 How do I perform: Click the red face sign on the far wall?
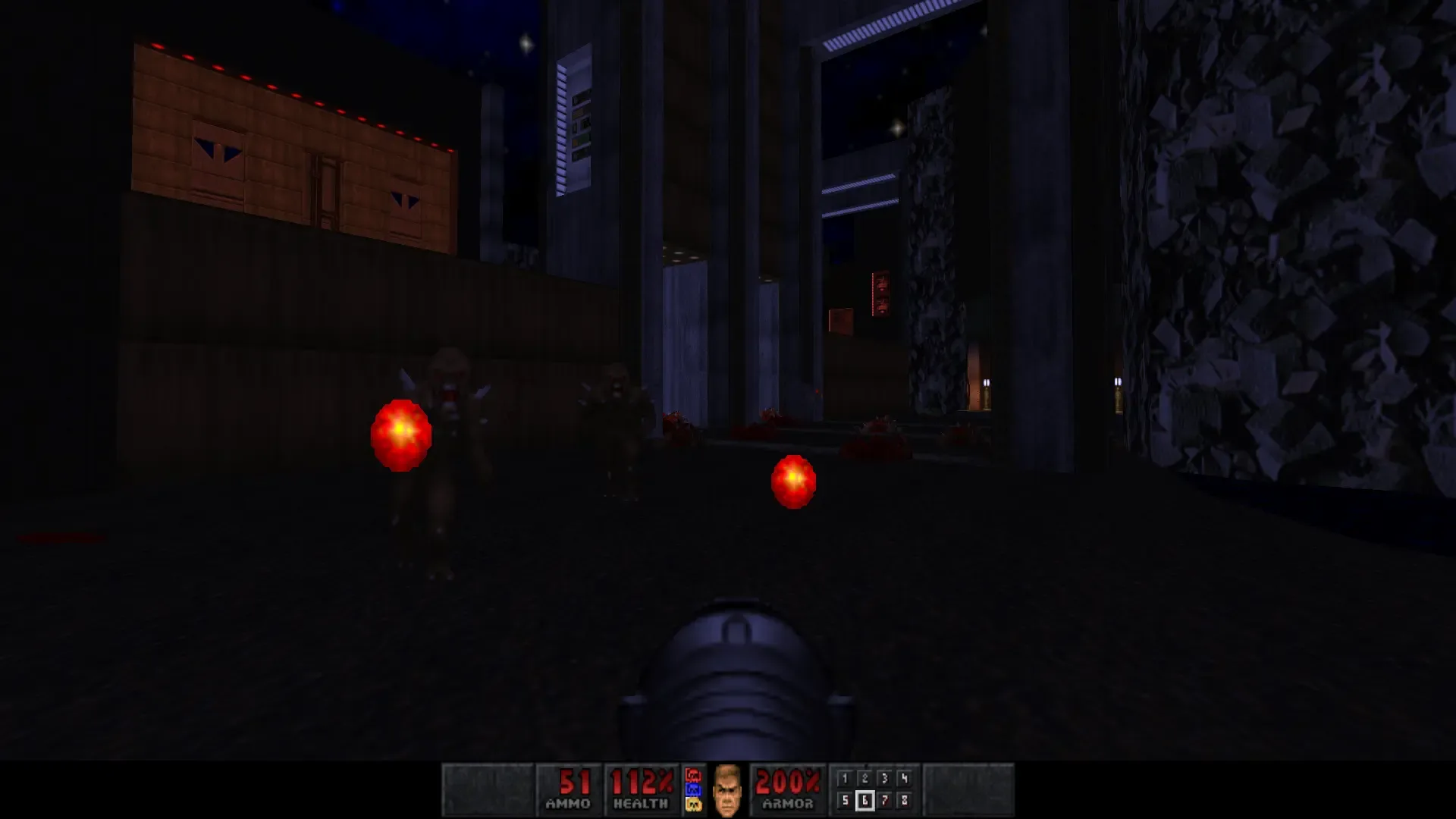pyautogui.click(x=880, y=292)
